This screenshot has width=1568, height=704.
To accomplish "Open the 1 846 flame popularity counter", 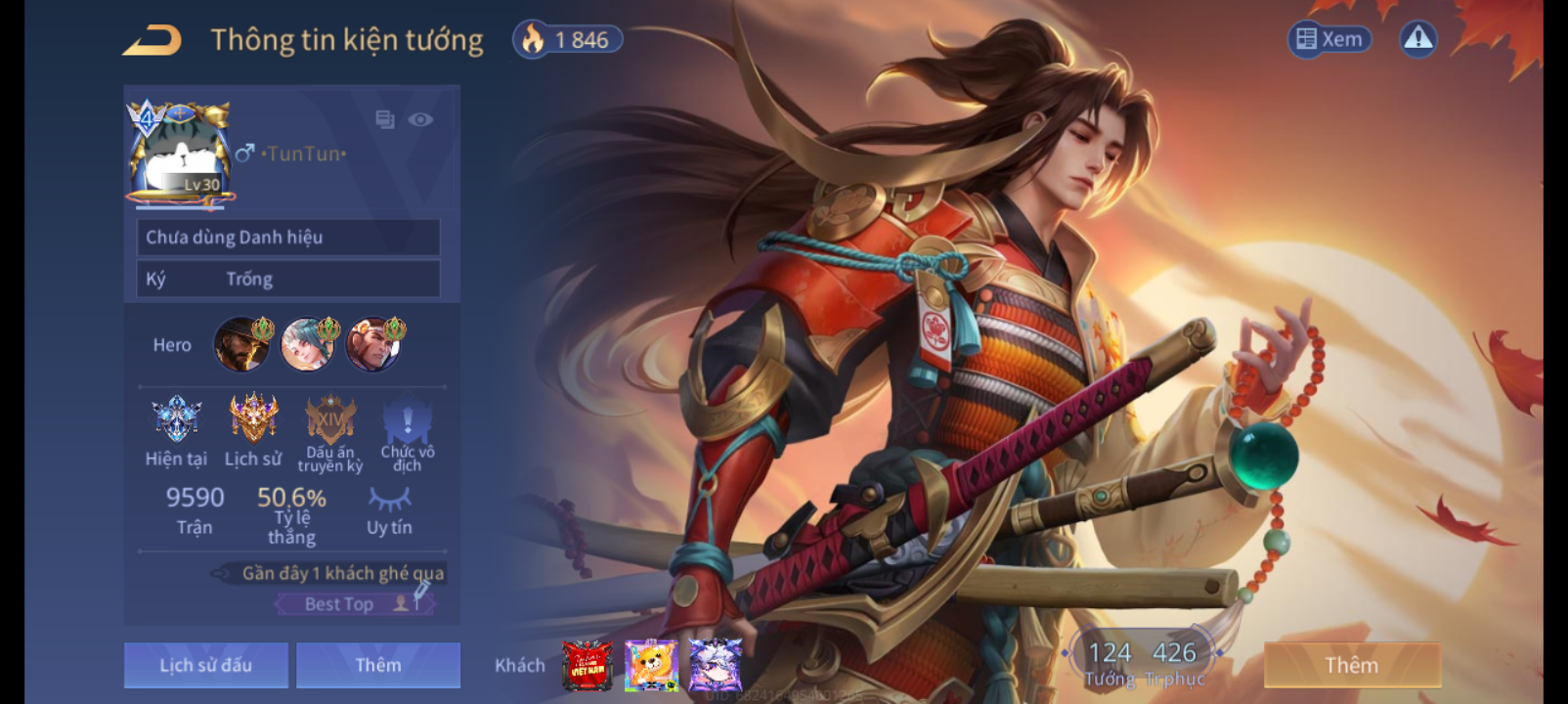I will (568, 40).
